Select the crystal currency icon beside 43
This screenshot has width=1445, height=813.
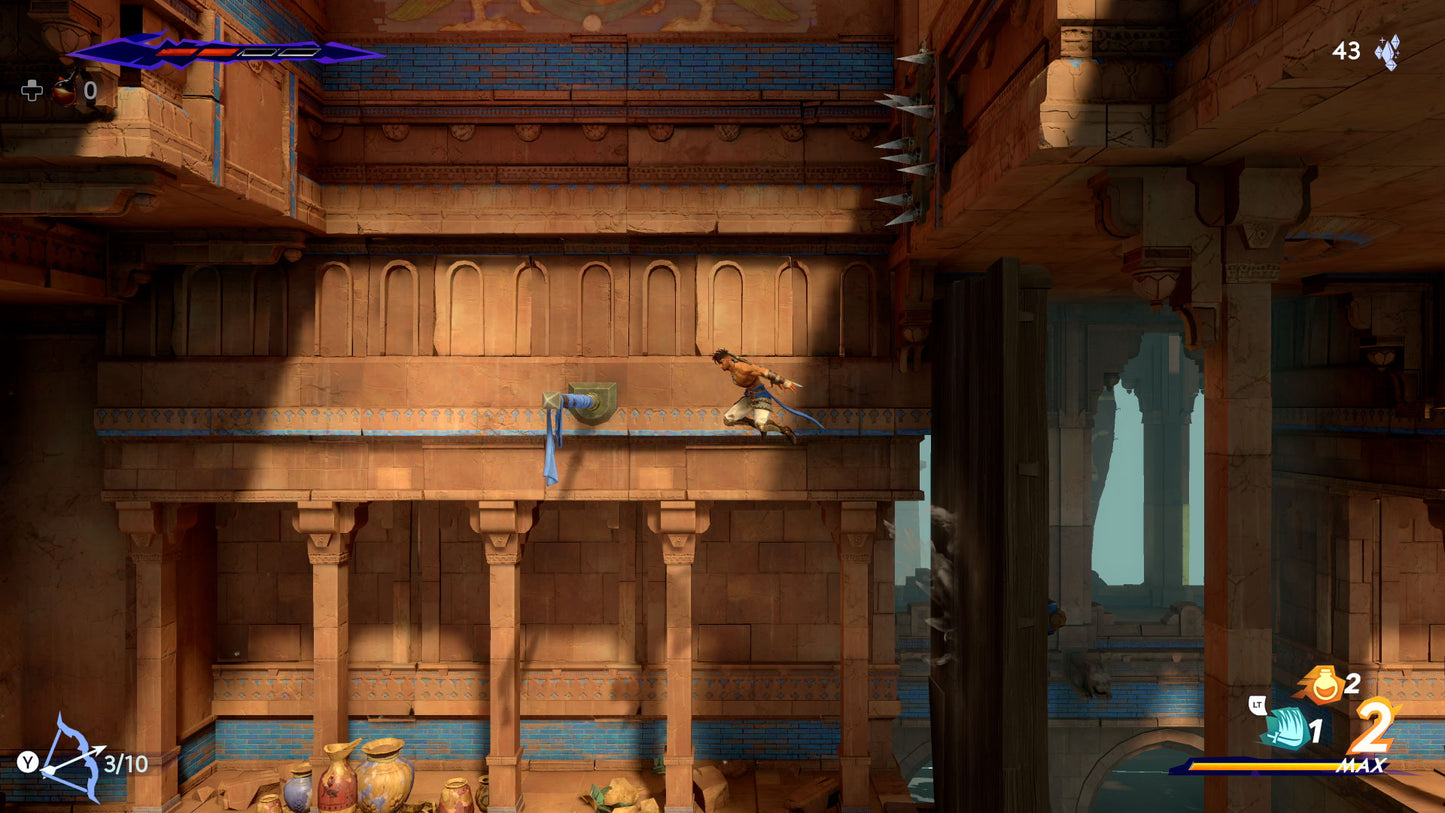coord(1385,52)
